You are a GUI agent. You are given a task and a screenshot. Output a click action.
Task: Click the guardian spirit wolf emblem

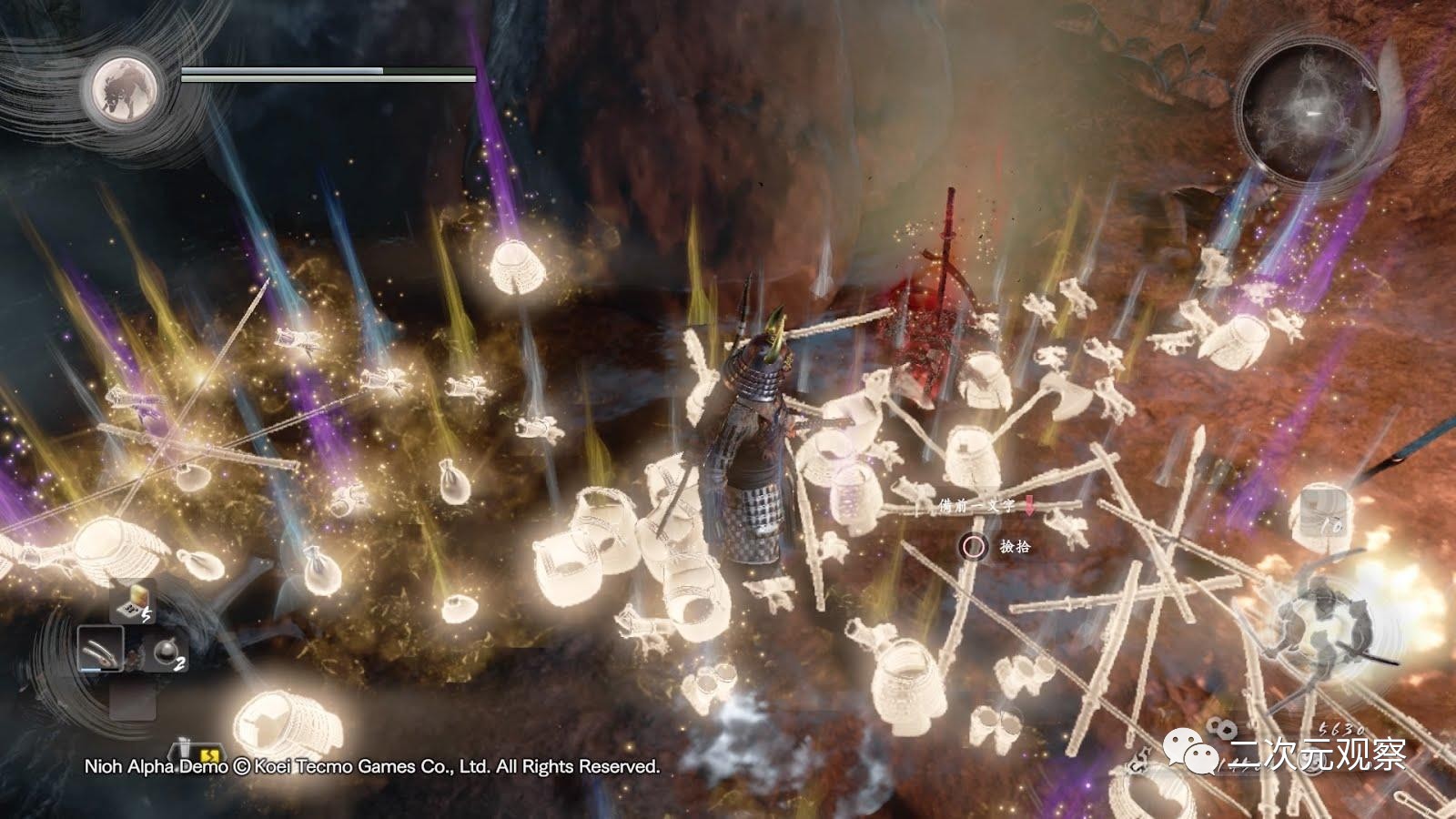tap(123, 89)
